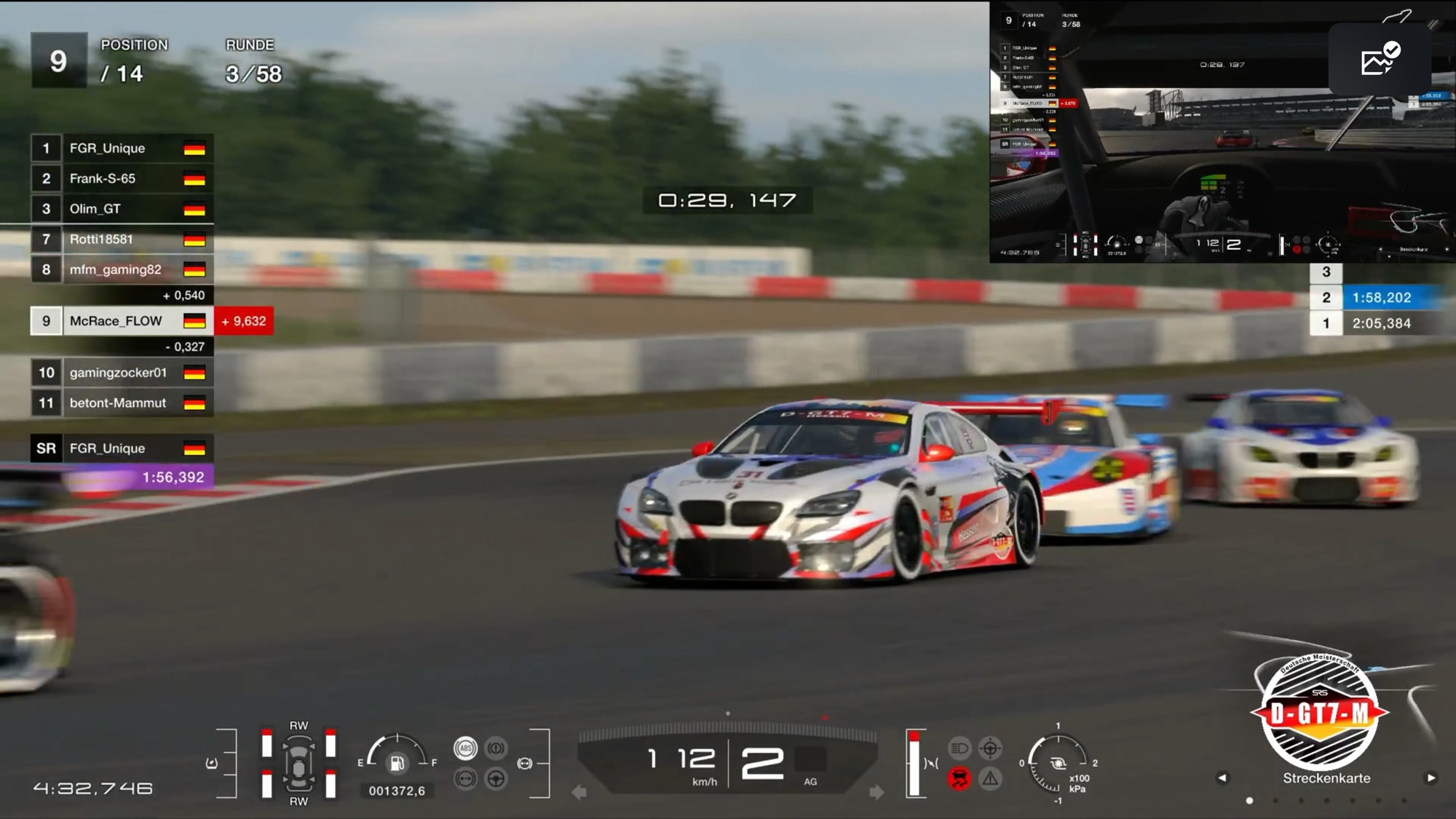This screenshot has height=819, width=1456.
Task: Click the turbo boost pressure gauge
Action: pos(1057,763)
